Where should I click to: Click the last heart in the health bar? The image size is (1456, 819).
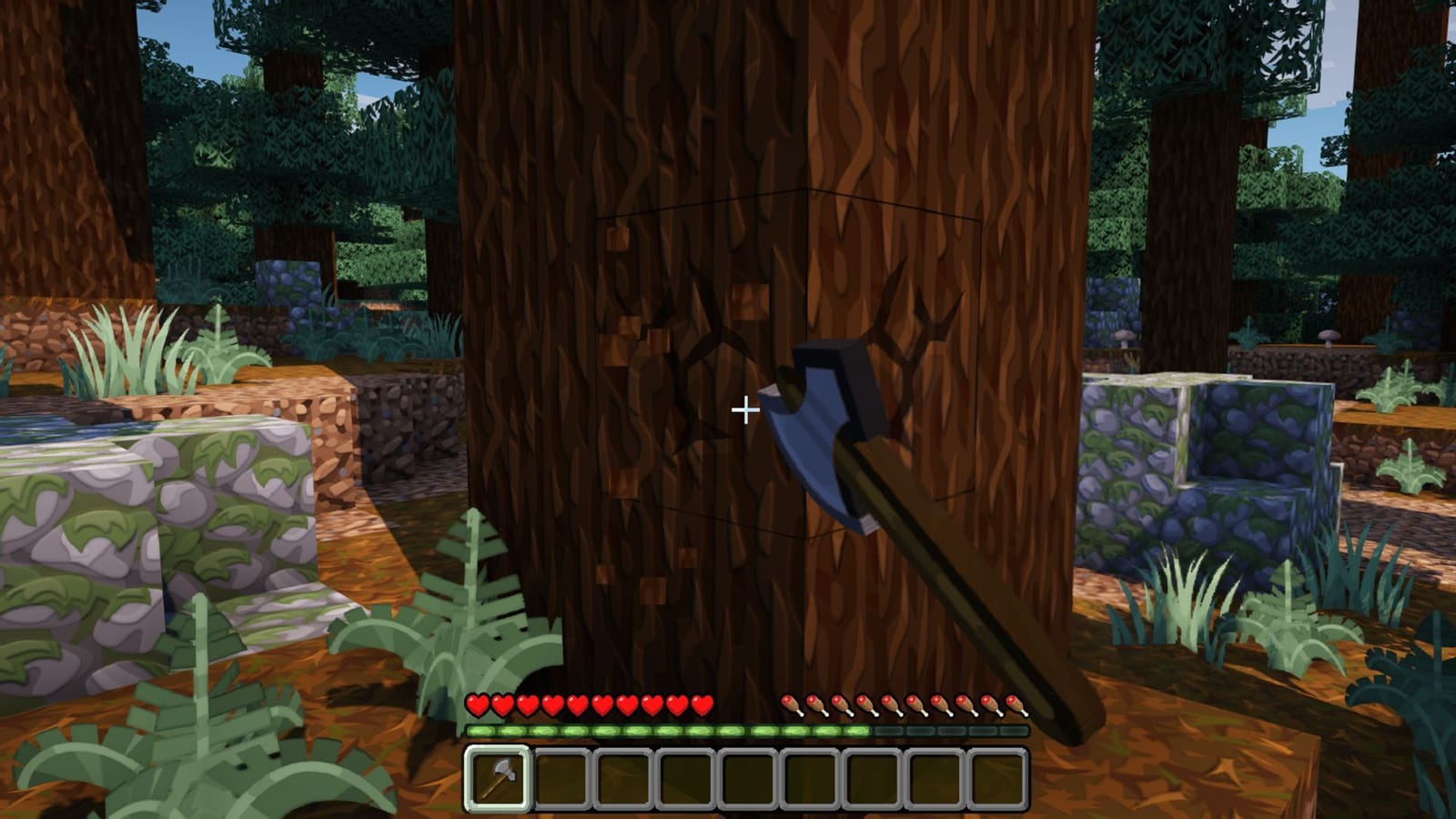[x=703, y=705]
